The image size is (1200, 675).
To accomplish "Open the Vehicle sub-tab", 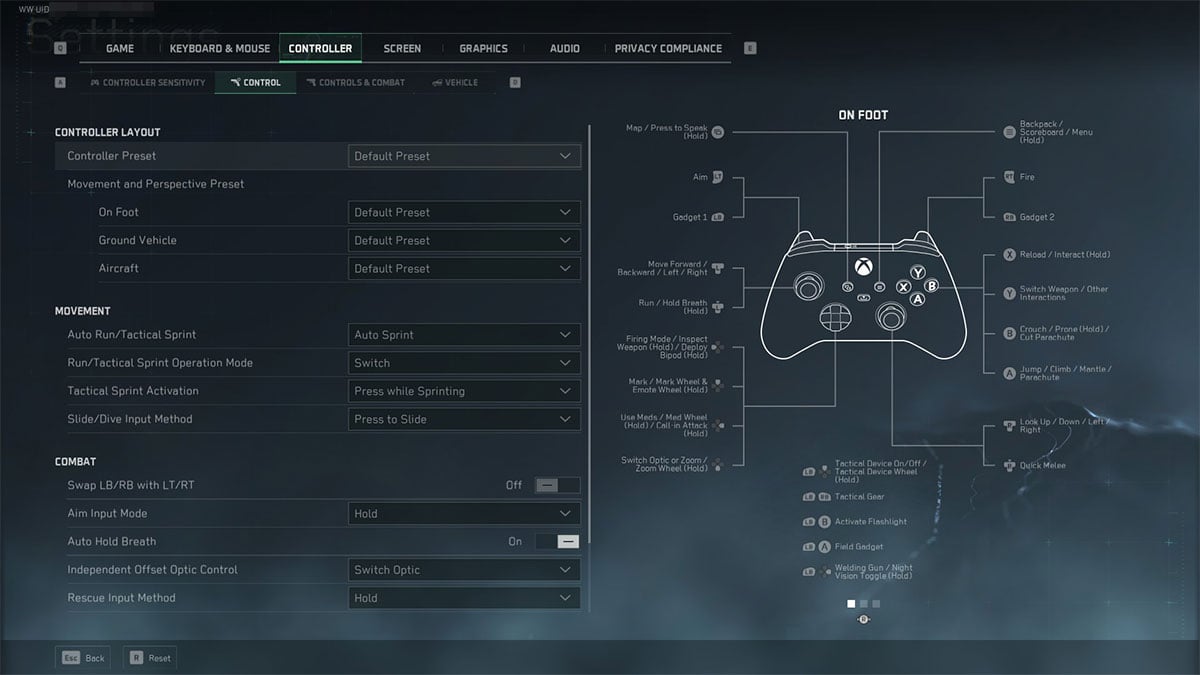I will click(x=455, y=82).
